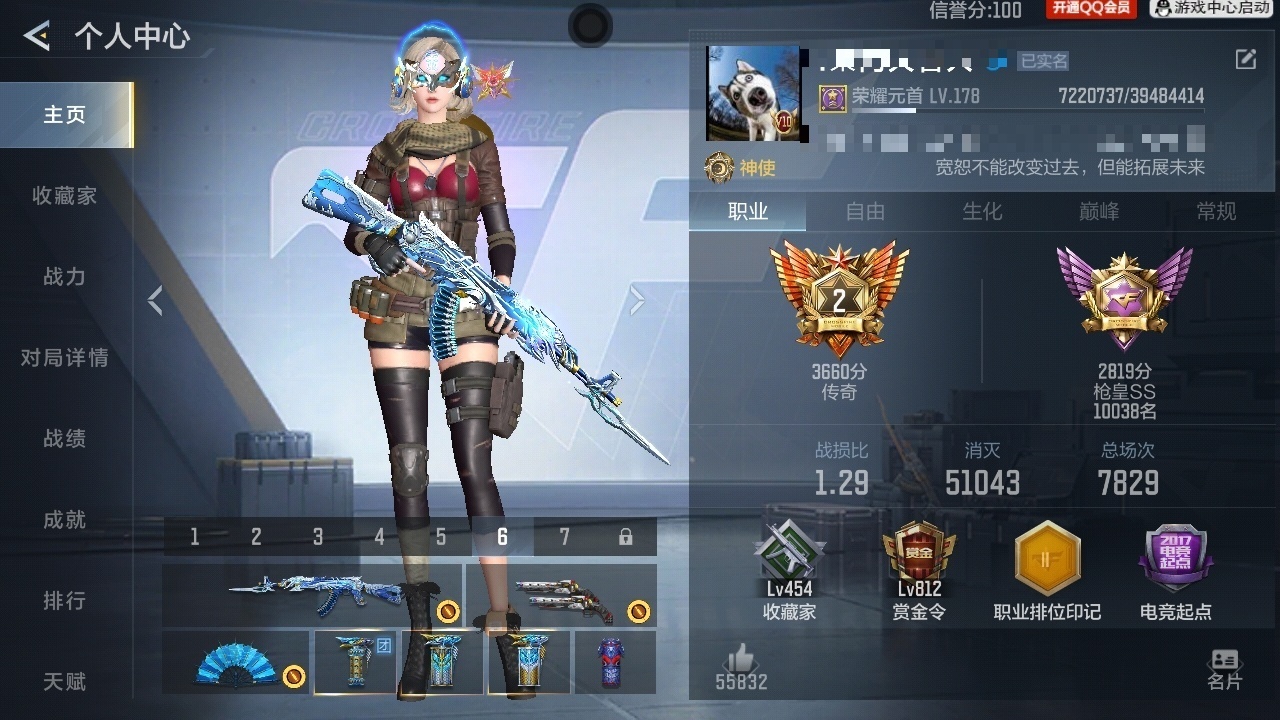Screen dimensions: 1280x720
Task: Select loadout slot number 3
Action: [x=318, y=538]
